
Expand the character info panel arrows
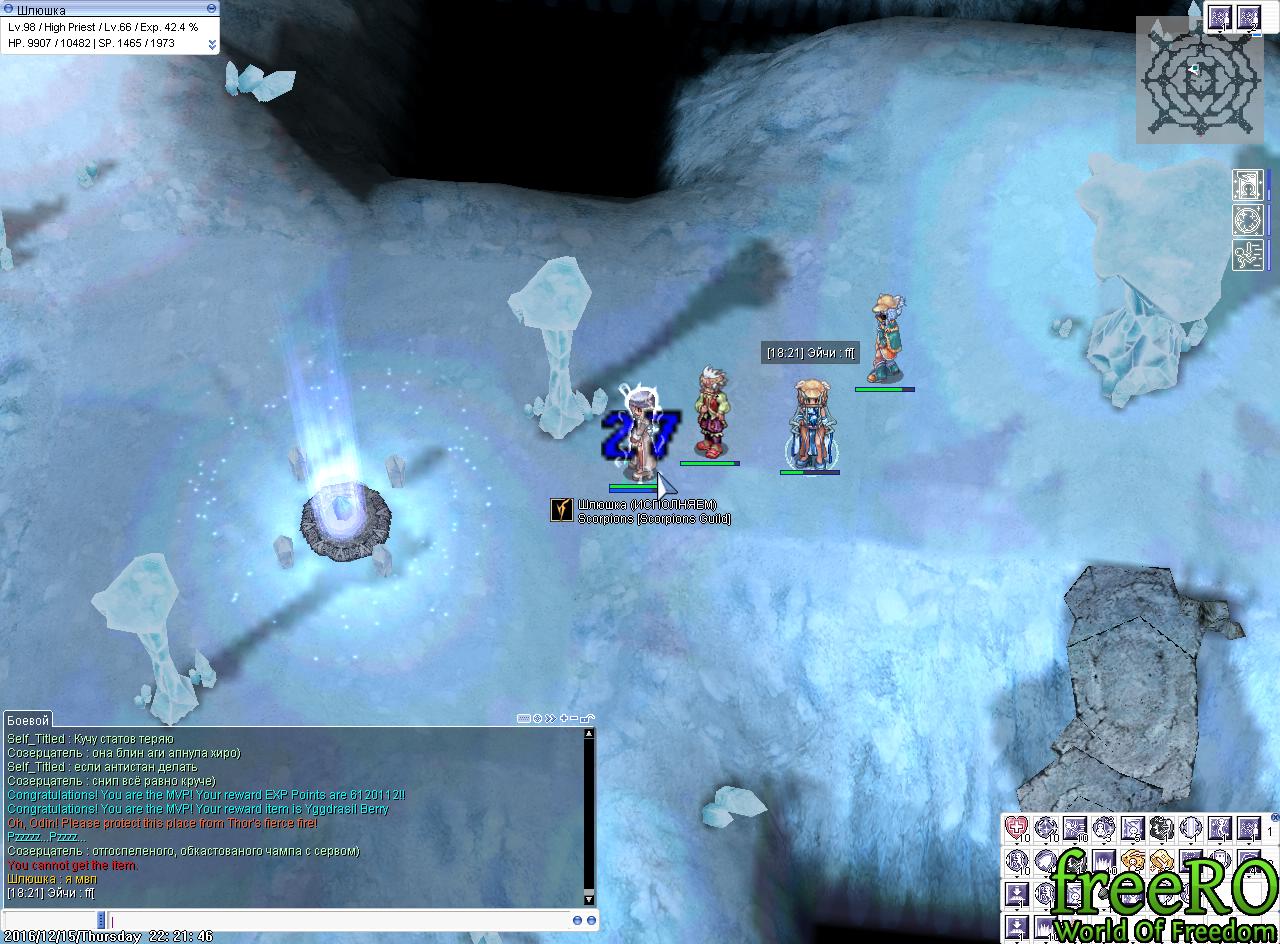[x=212, y=44]
